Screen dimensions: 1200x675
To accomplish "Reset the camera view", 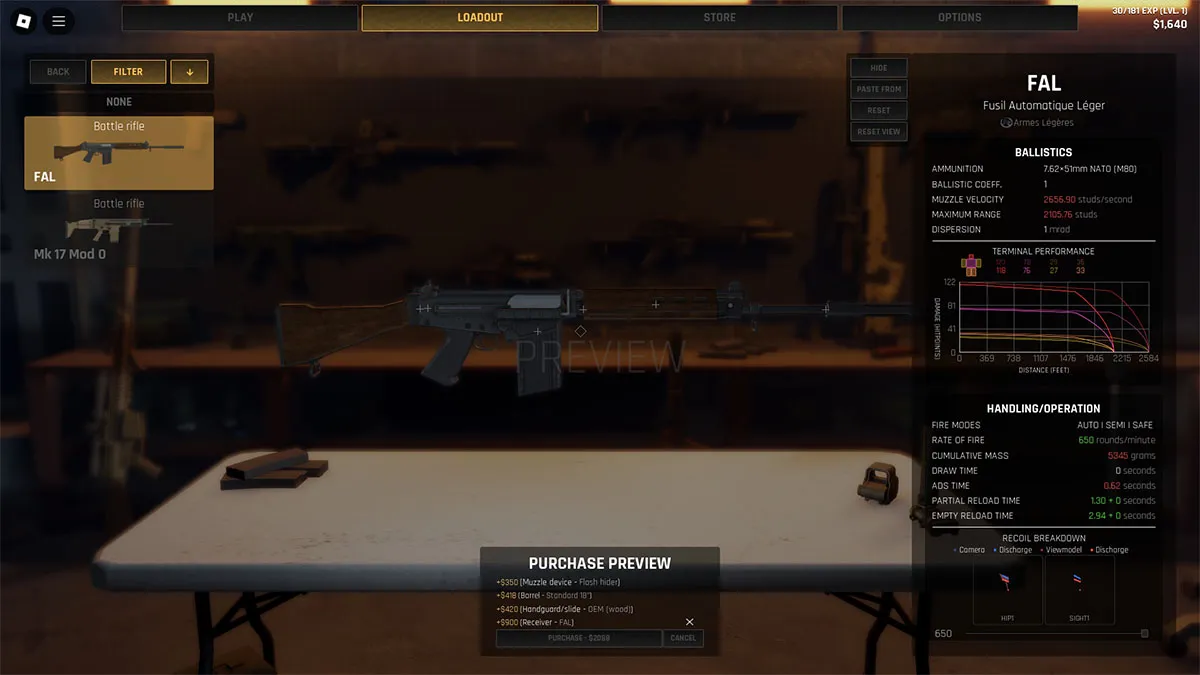I will tap(879, 131).
